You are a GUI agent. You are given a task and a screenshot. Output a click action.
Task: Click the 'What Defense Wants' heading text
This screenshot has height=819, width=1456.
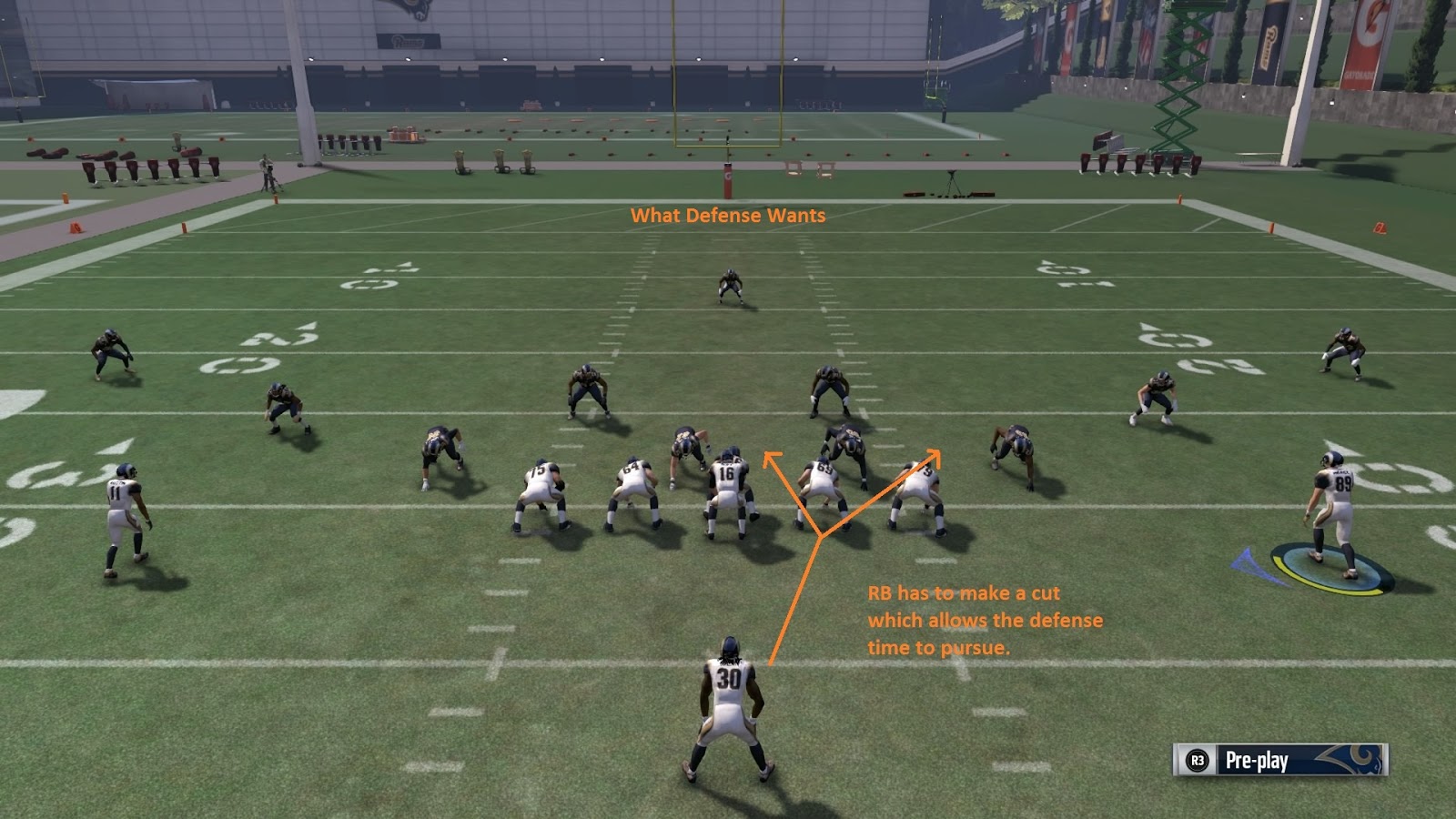tap(729, 217)
